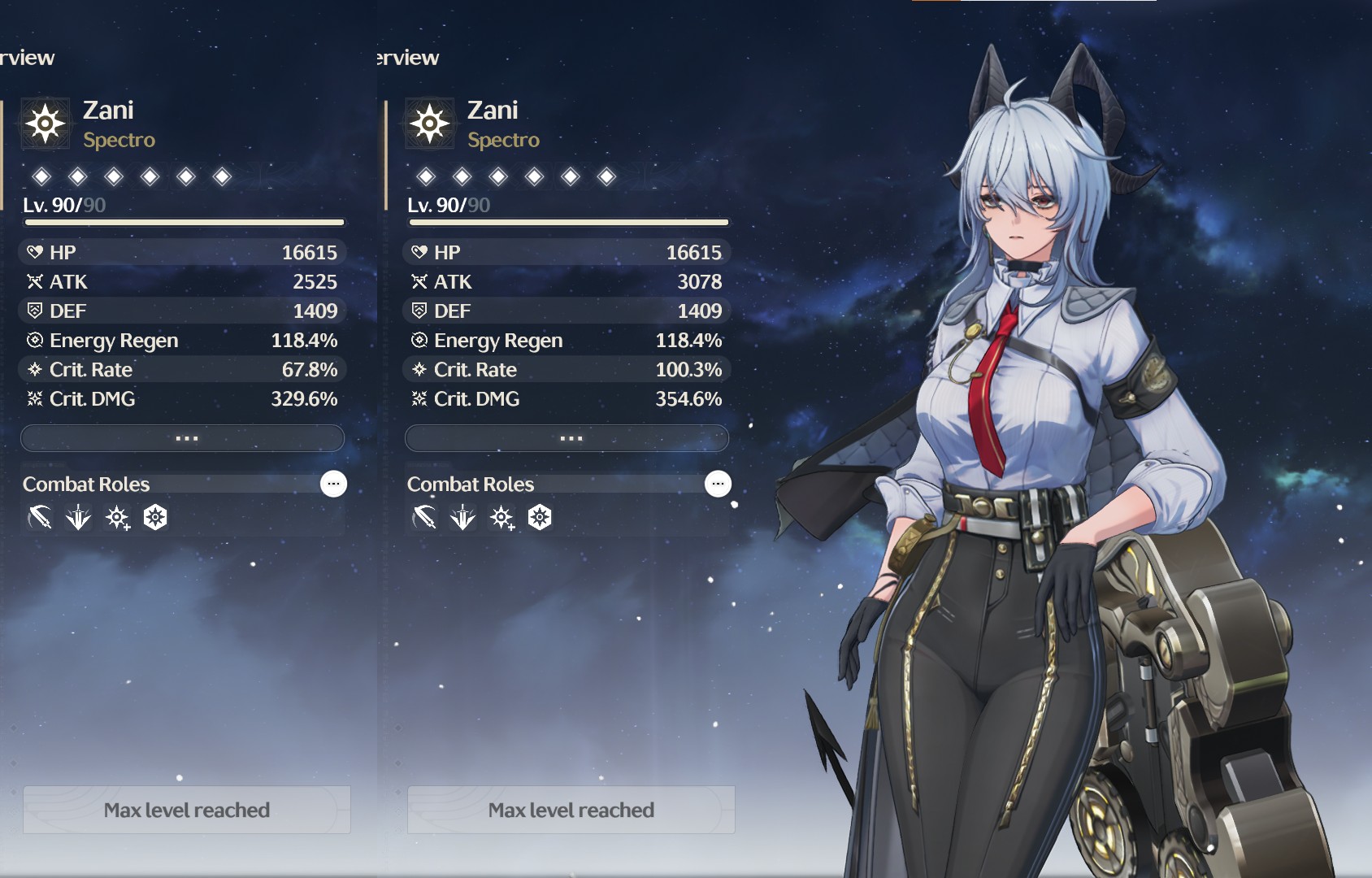Screen dimensions: 1372x878
Task: Select the Spectro element icon beside 67.8% Crit. Rate panel
Action: coord(46,124)
